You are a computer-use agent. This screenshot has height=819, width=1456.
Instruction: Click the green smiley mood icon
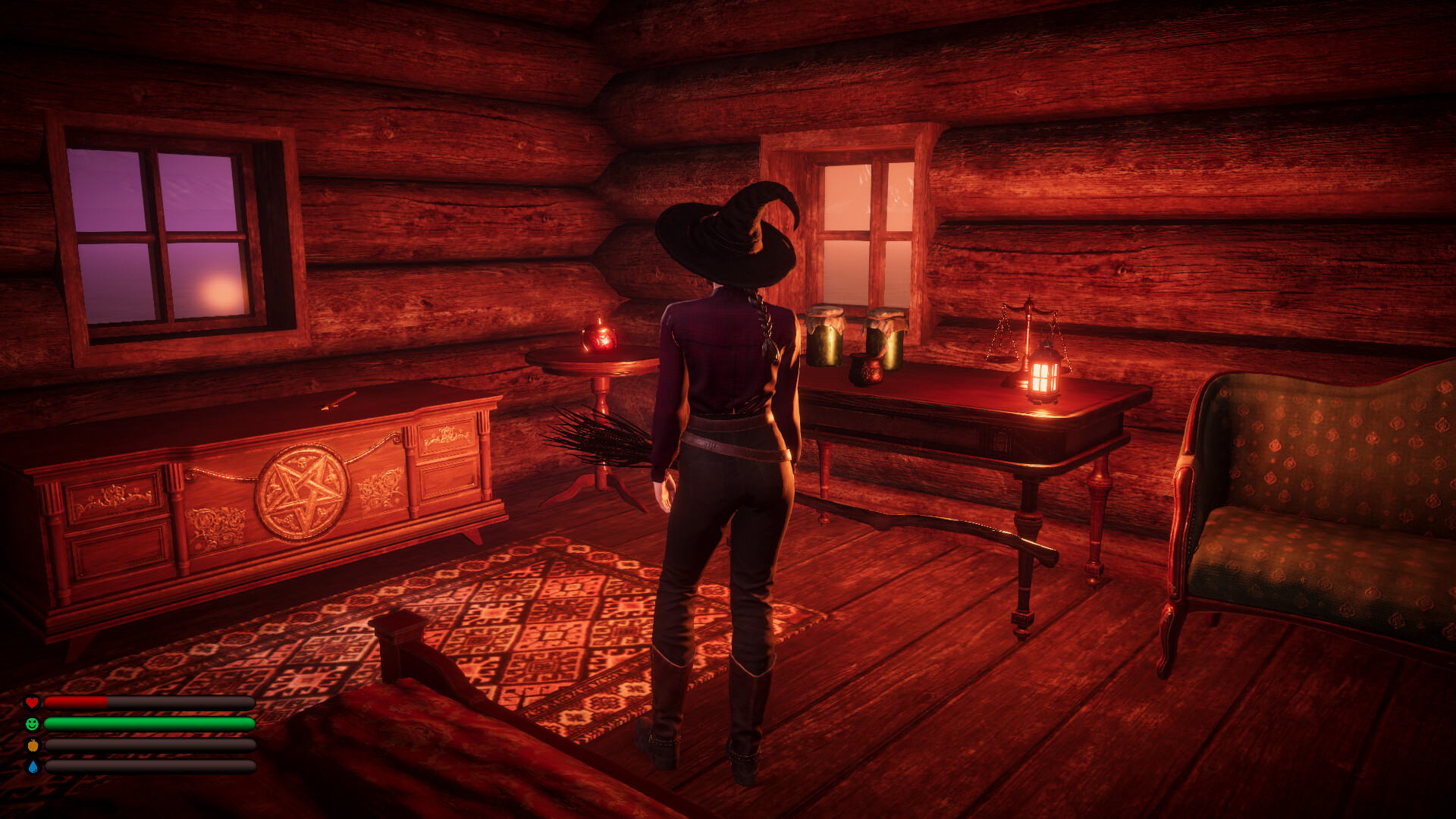tap(32, 724)
